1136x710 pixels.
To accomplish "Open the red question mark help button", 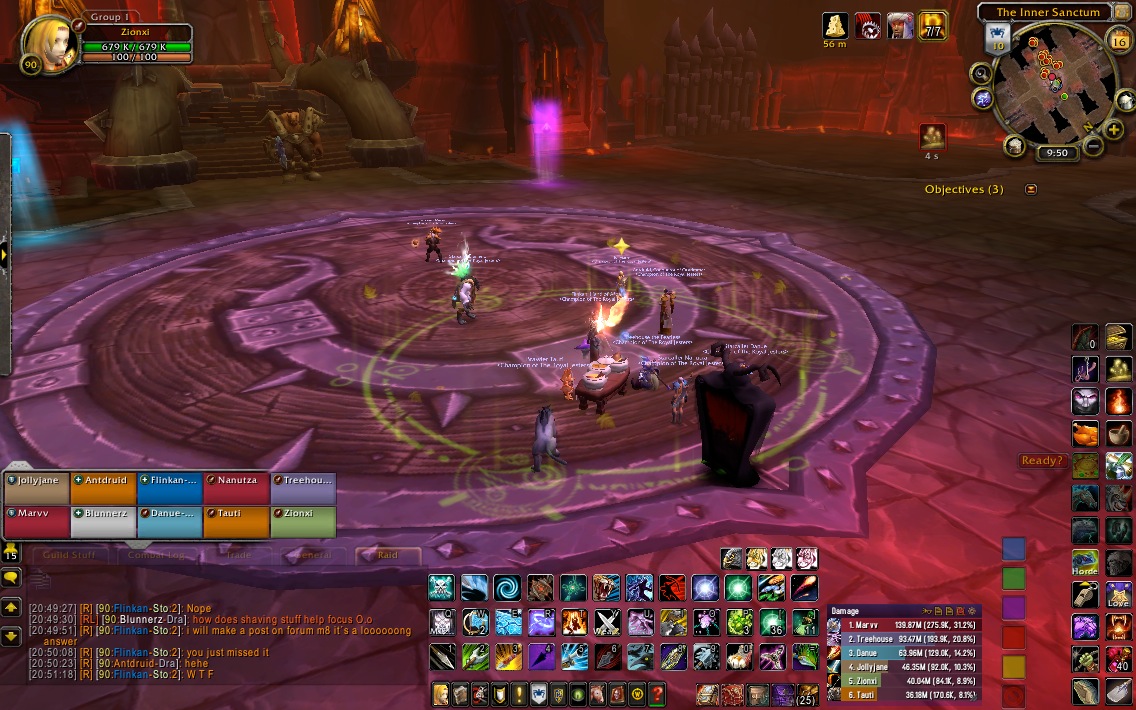I will (x=657, y=693).
